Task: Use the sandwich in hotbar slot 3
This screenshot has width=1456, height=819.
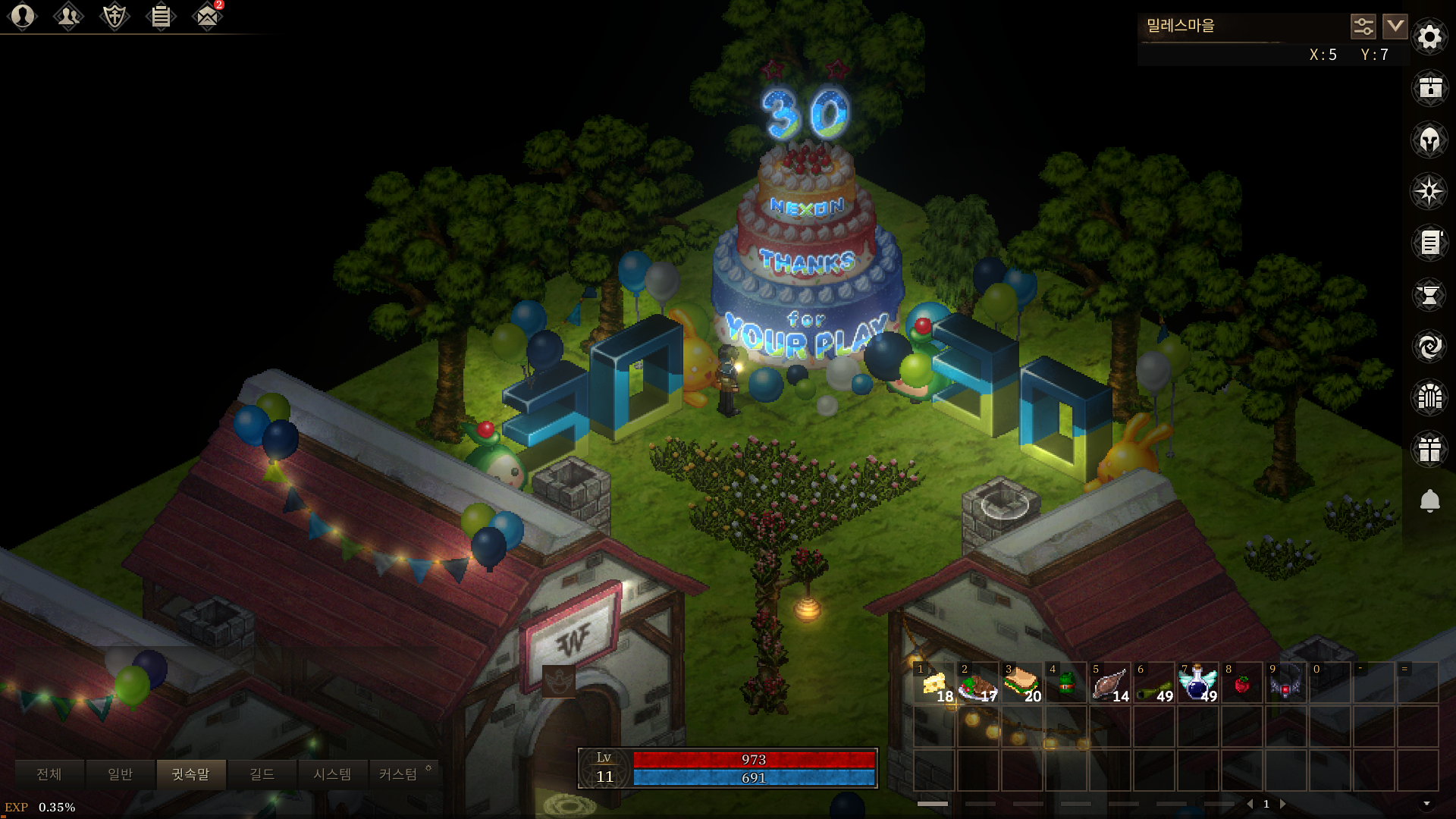Action: point(1021,684)
